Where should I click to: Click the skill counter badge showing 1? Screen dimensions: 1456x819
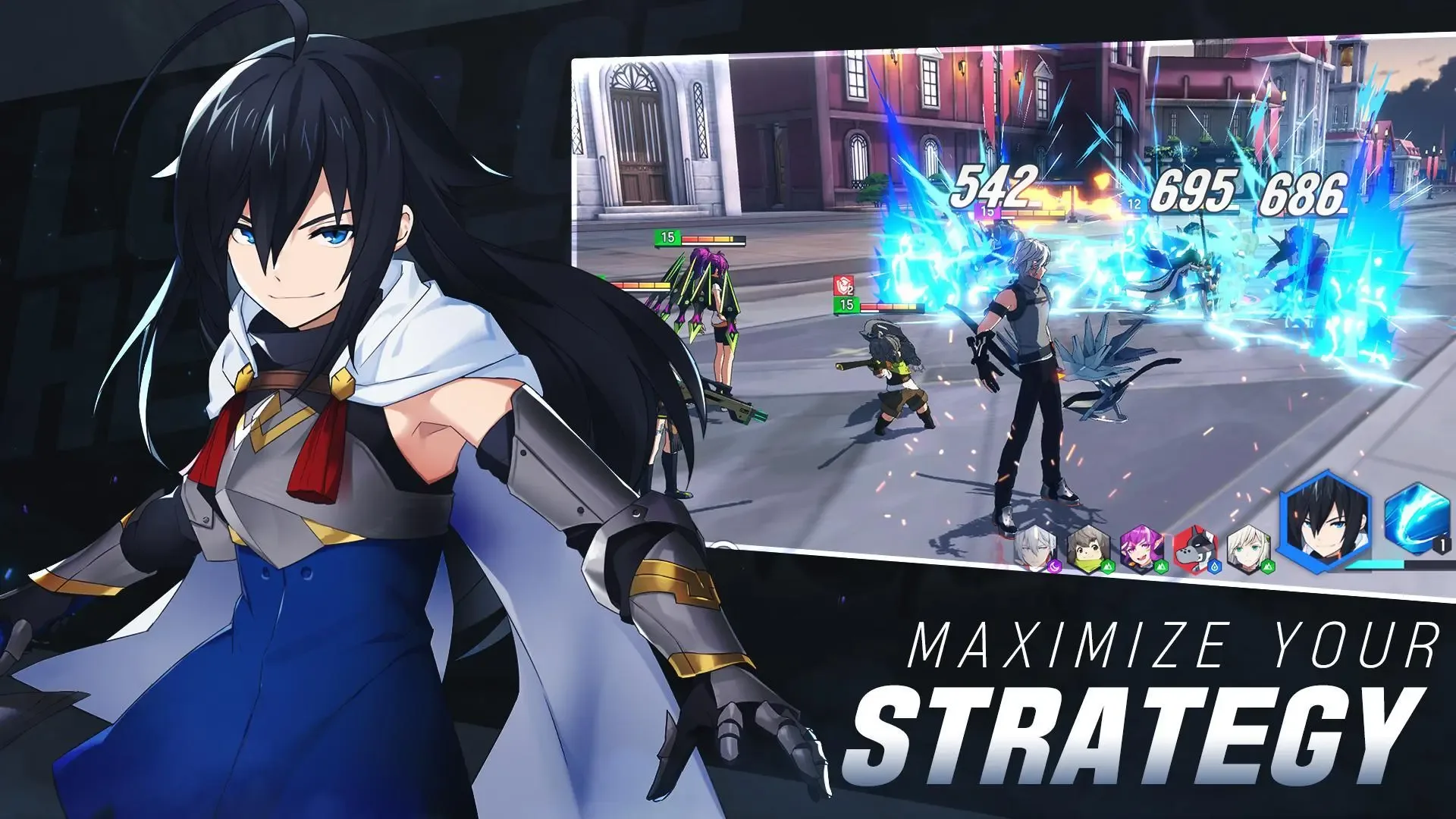[1443, 544]
